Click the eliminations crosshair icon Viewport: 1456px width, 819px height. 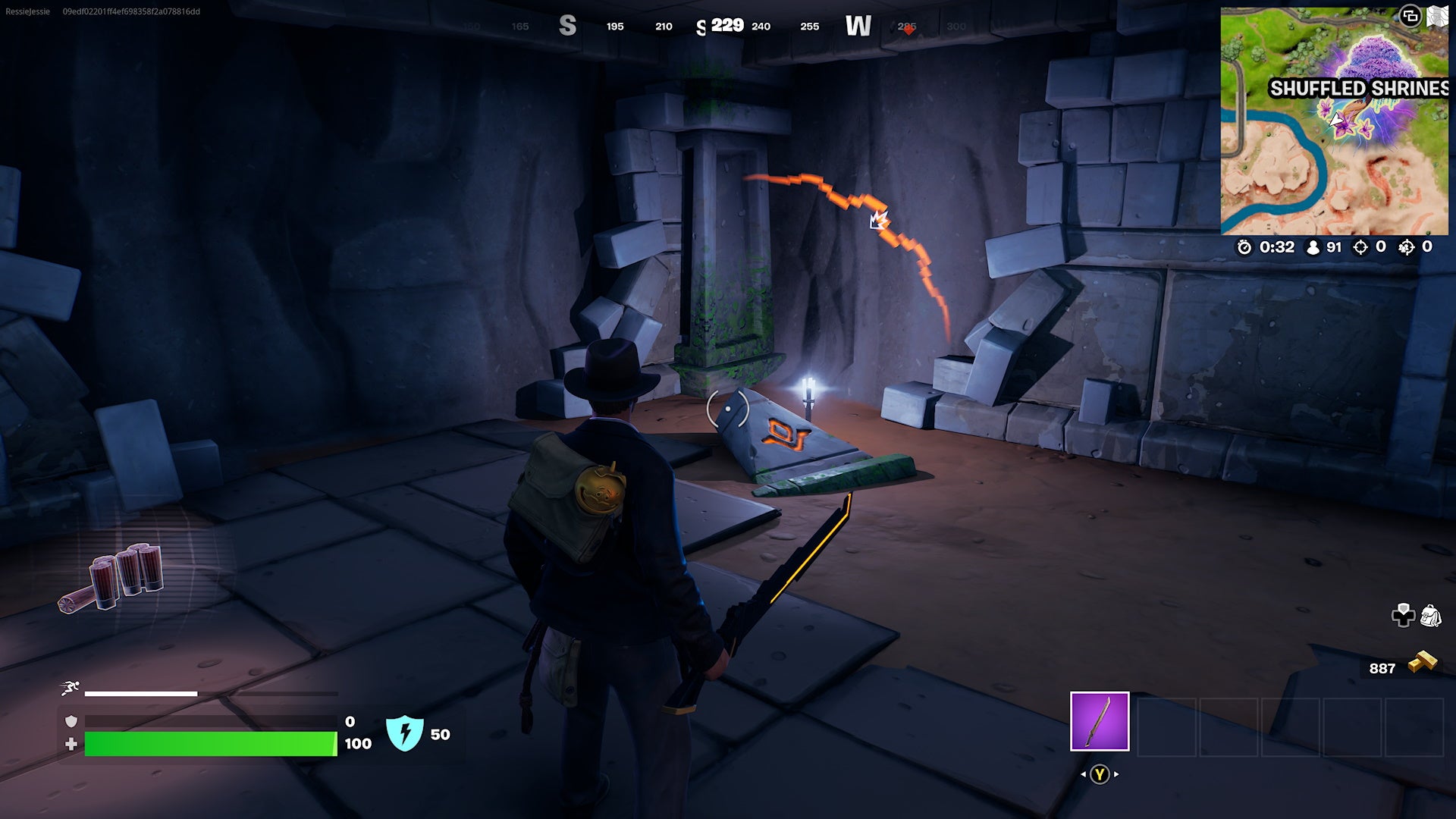[1361, 247]
